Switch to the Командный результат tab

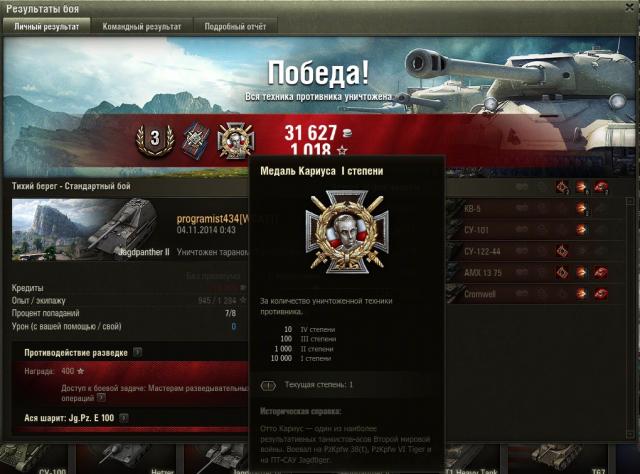click(142, 27)
